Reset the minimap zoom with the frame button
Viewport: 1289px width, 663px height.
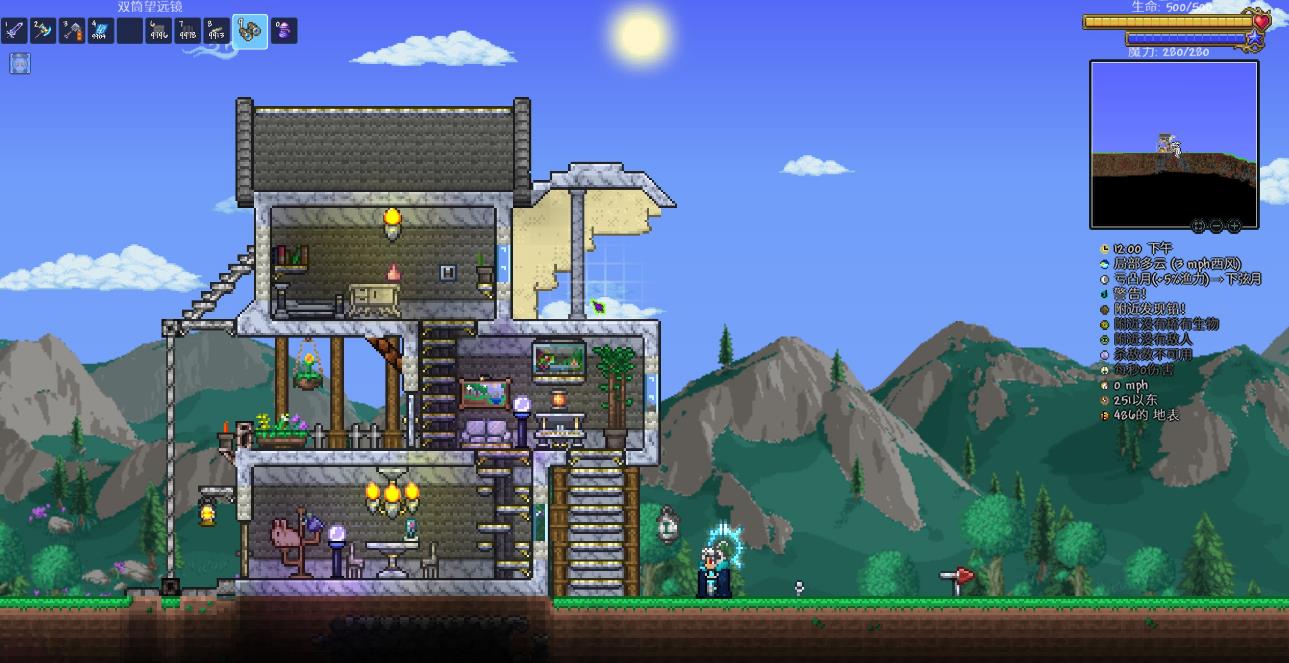point(1200,226)
